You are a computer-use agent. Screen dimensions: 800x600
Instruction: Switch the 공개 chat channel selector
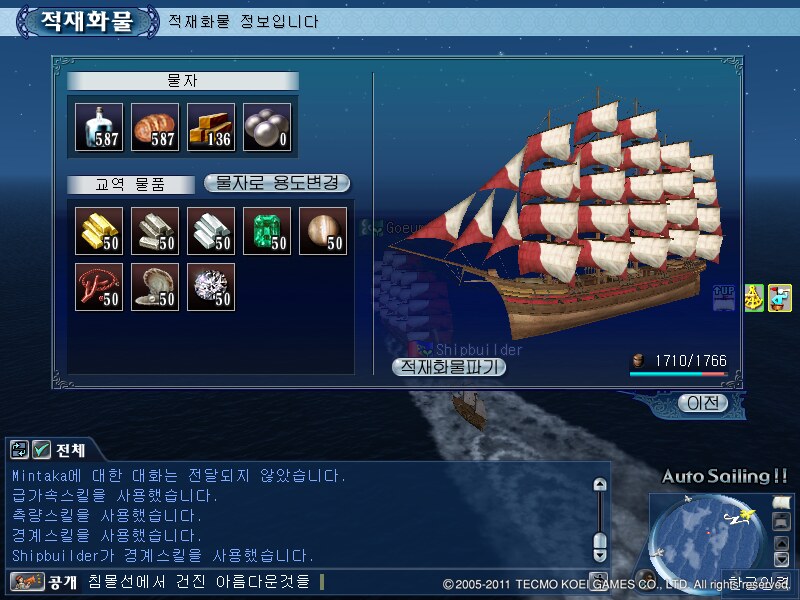click(x=45, y=581)
